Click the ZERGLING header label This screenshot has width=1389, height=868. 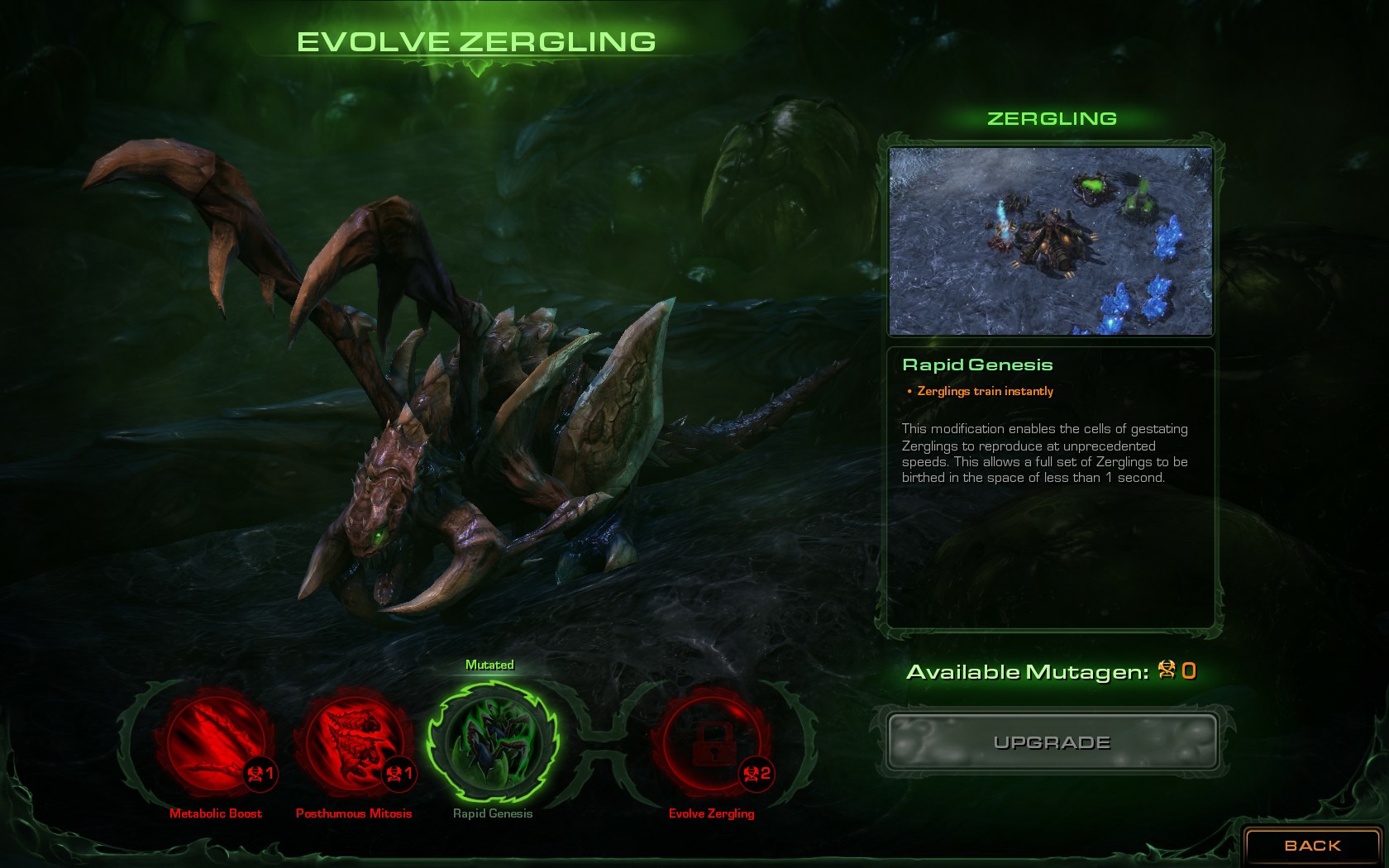[x=1051, y=118]
